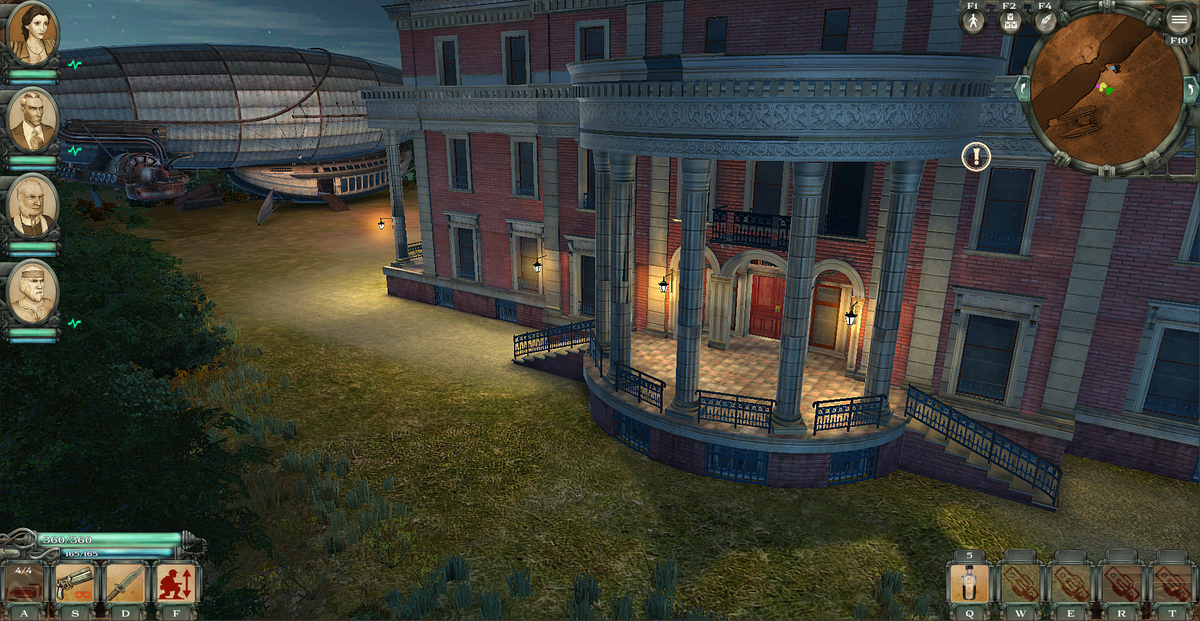This screenshot has width=1200, height=621.
Task: Select the bald man's party portrait
Action: pos(32,205)
